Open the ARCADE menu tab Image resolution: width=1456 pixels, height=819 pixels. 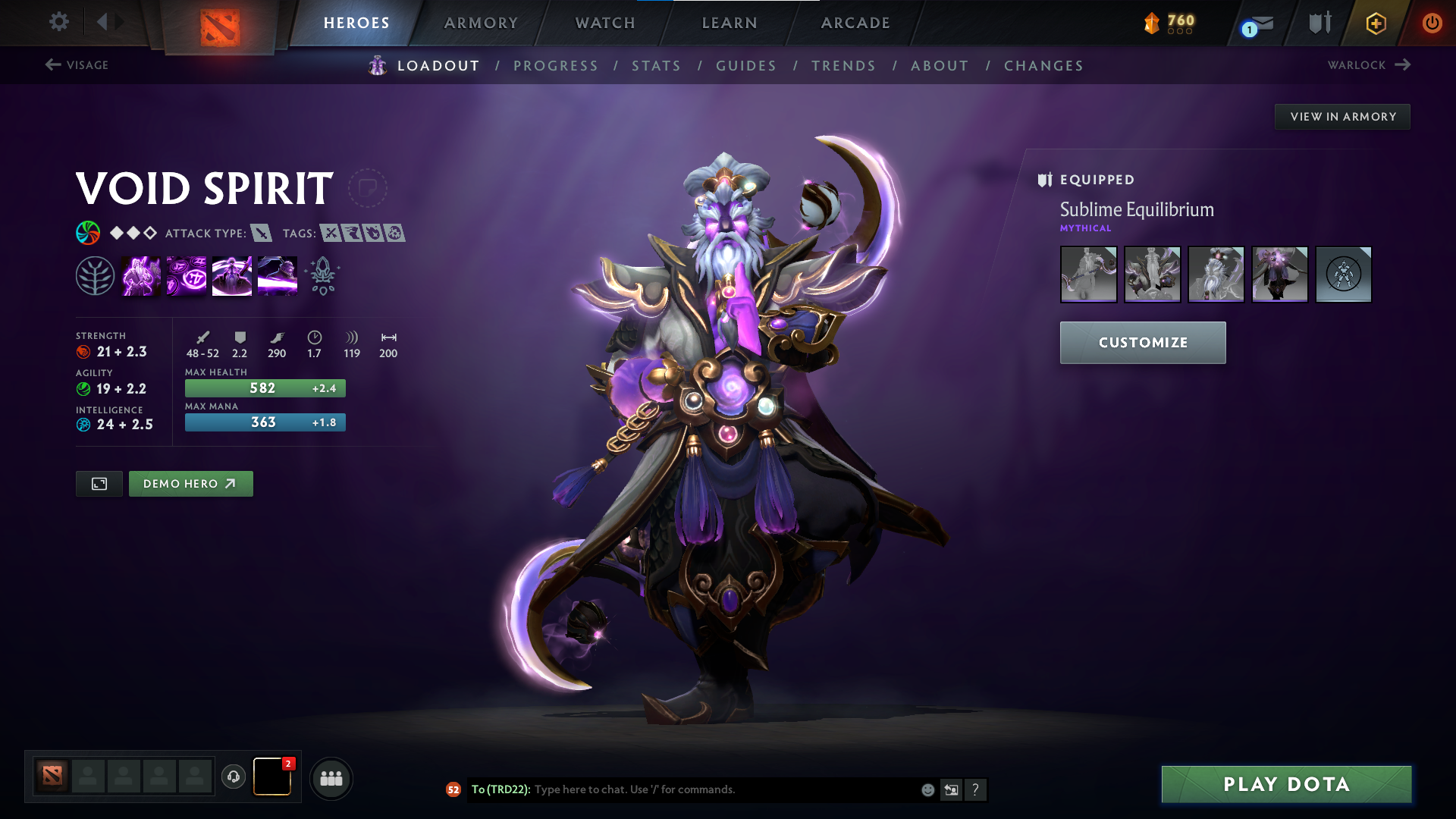[855, 23]
